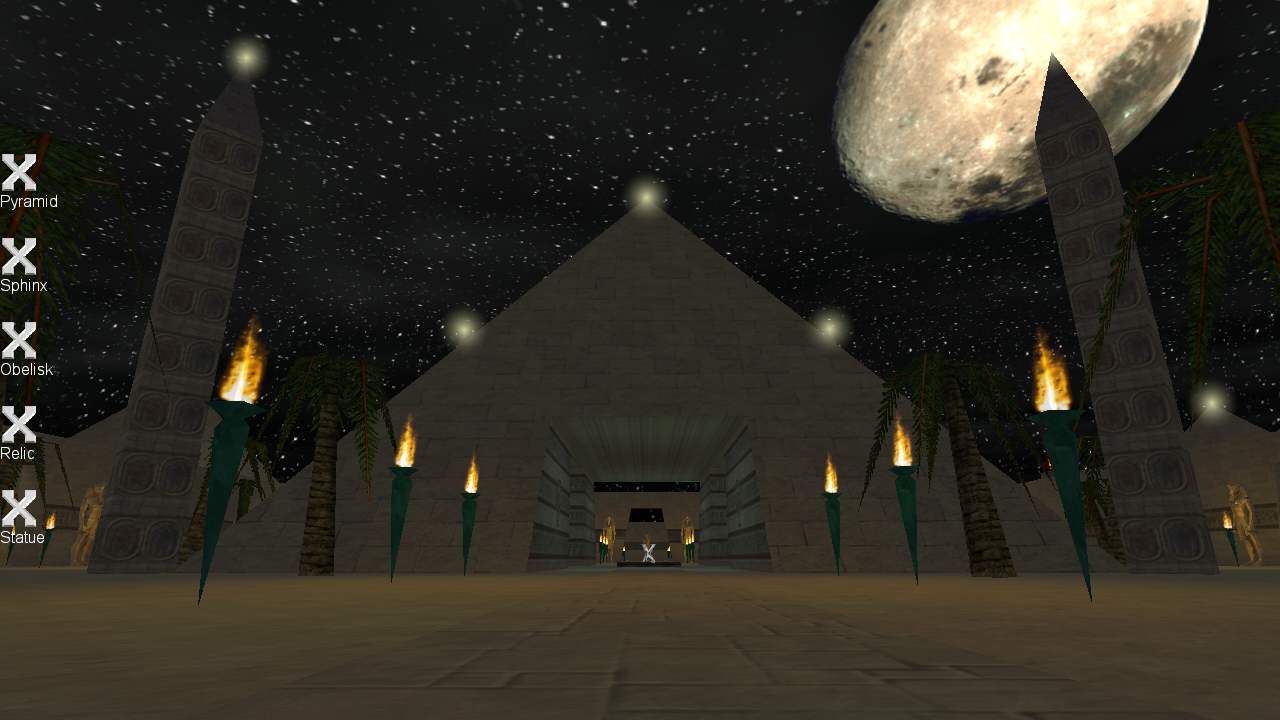Viewport: 1280px width, 720px height.
Task: Click the Sphinx label text
Action: pyautogui.click(x=22, y=285)
